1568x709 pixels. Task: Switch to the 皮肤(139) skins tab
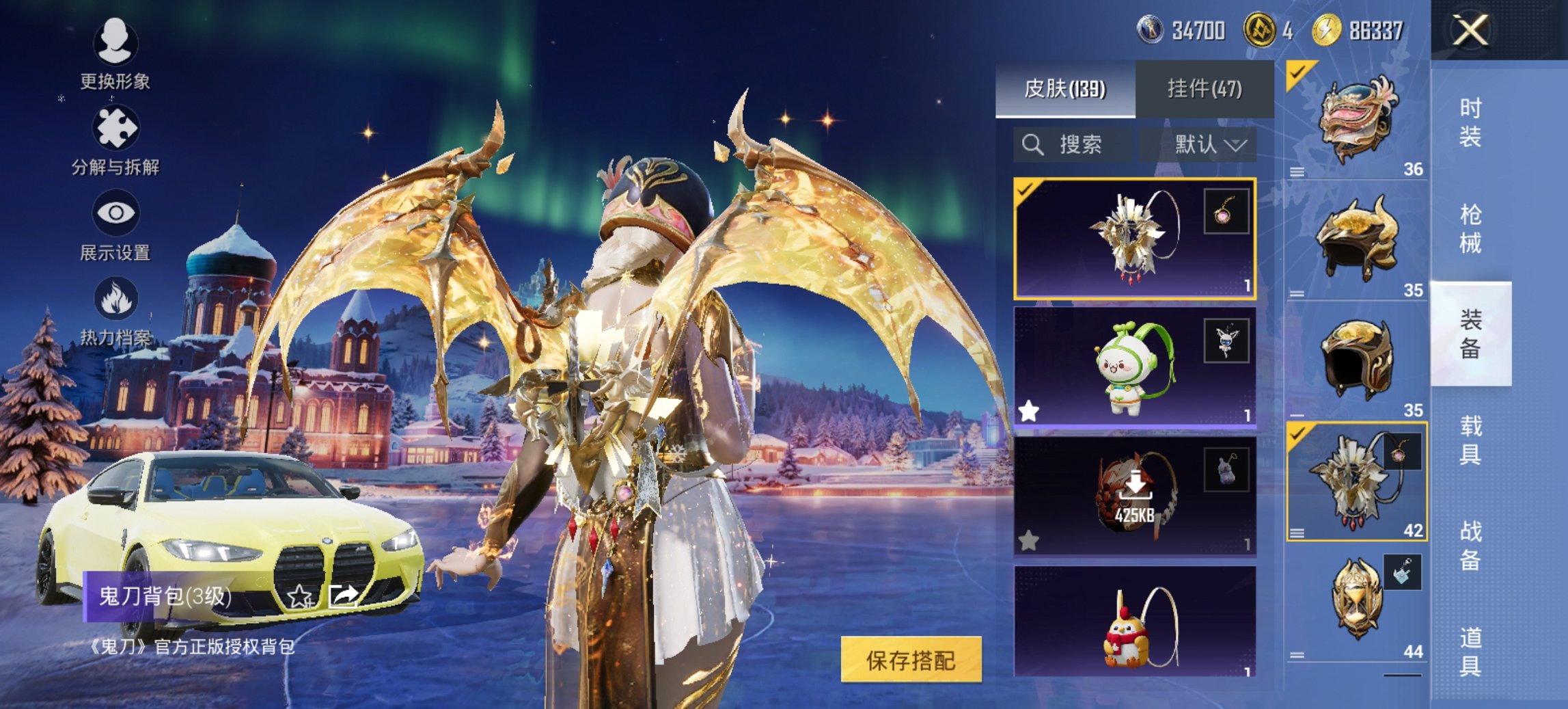[x=1064, y=89]
